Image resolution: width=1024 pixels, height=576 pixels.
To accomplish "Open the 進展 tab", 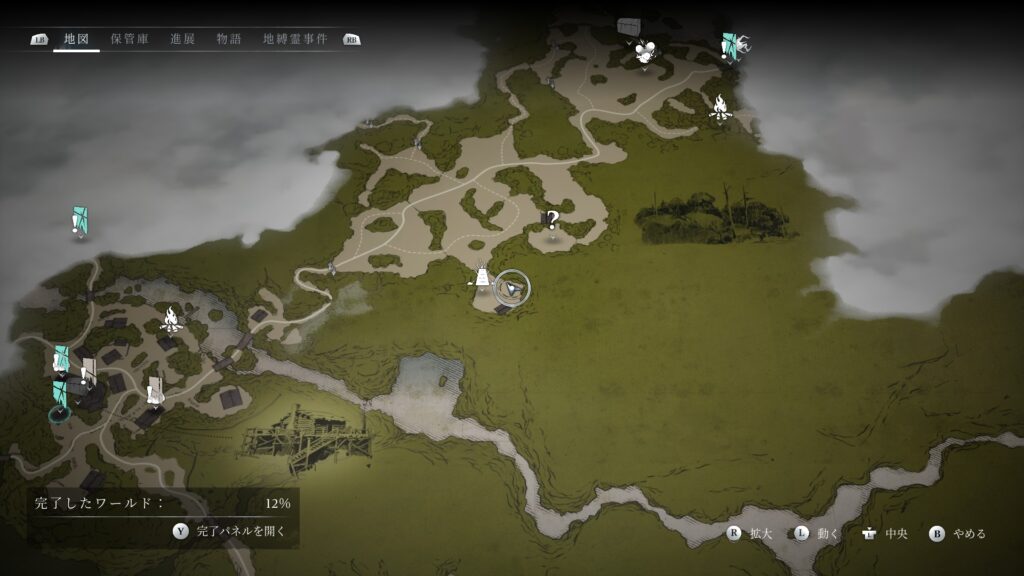I will [182, 39].
